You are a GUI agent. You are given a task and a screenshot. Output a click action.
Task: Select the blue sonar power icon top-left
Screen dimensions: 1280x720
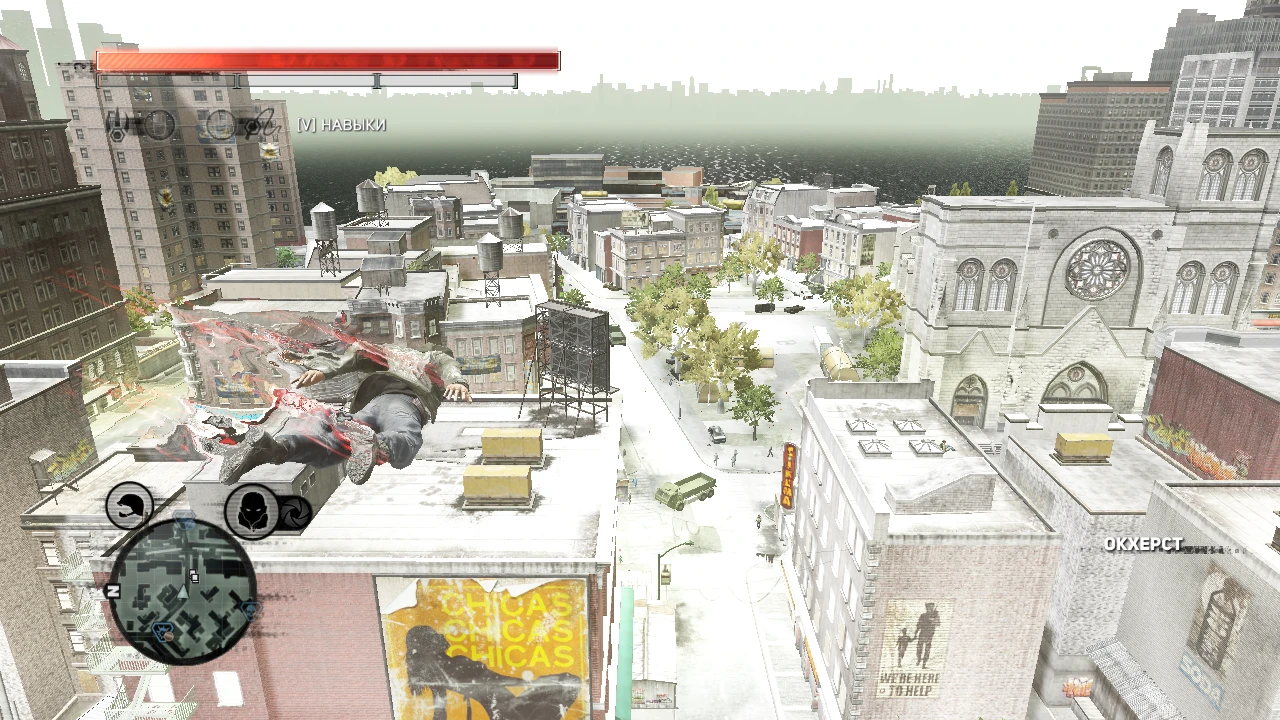click(220, 125)
